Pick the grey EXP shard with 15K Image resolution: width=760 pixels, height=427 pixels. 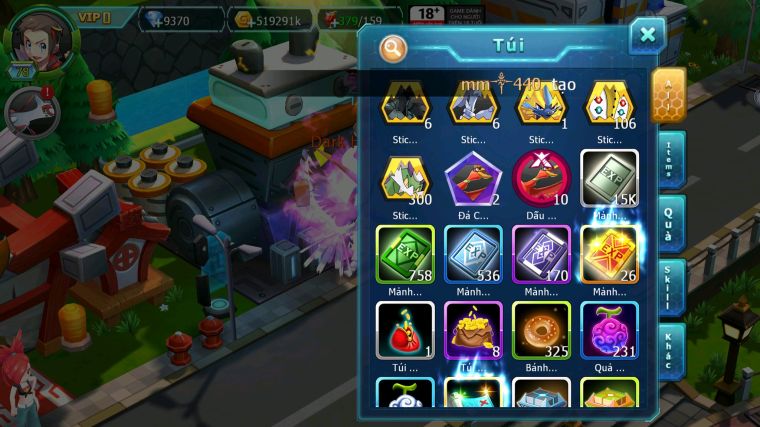[609, 178]
